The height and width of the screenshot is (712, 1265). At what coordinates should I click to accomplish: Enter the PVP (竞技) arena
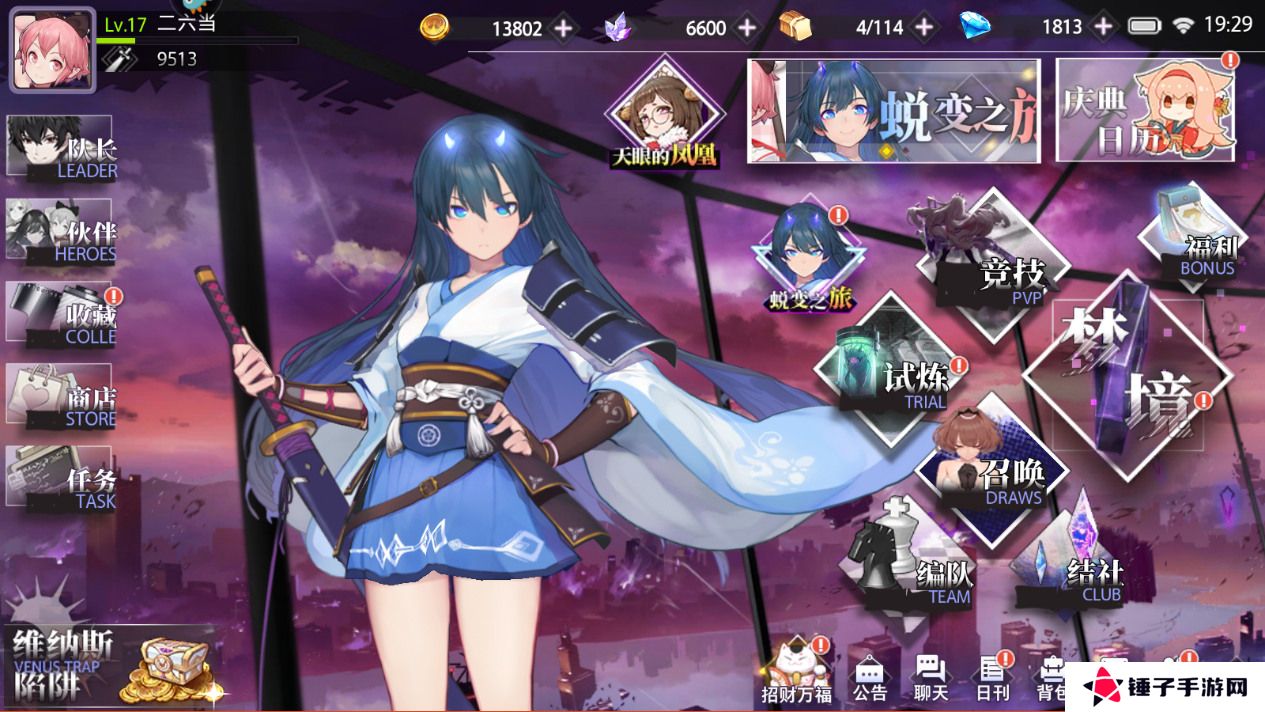coord(990,258)
